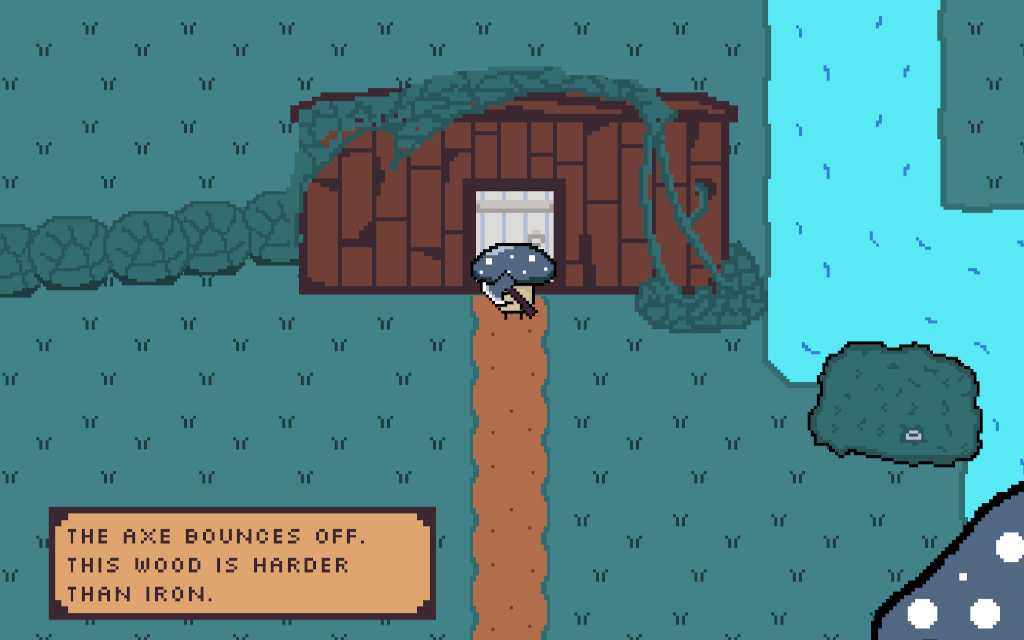
Task: Dismiss the axe bounces off message box
Action: pyautogui.click(x=242, y=563)
